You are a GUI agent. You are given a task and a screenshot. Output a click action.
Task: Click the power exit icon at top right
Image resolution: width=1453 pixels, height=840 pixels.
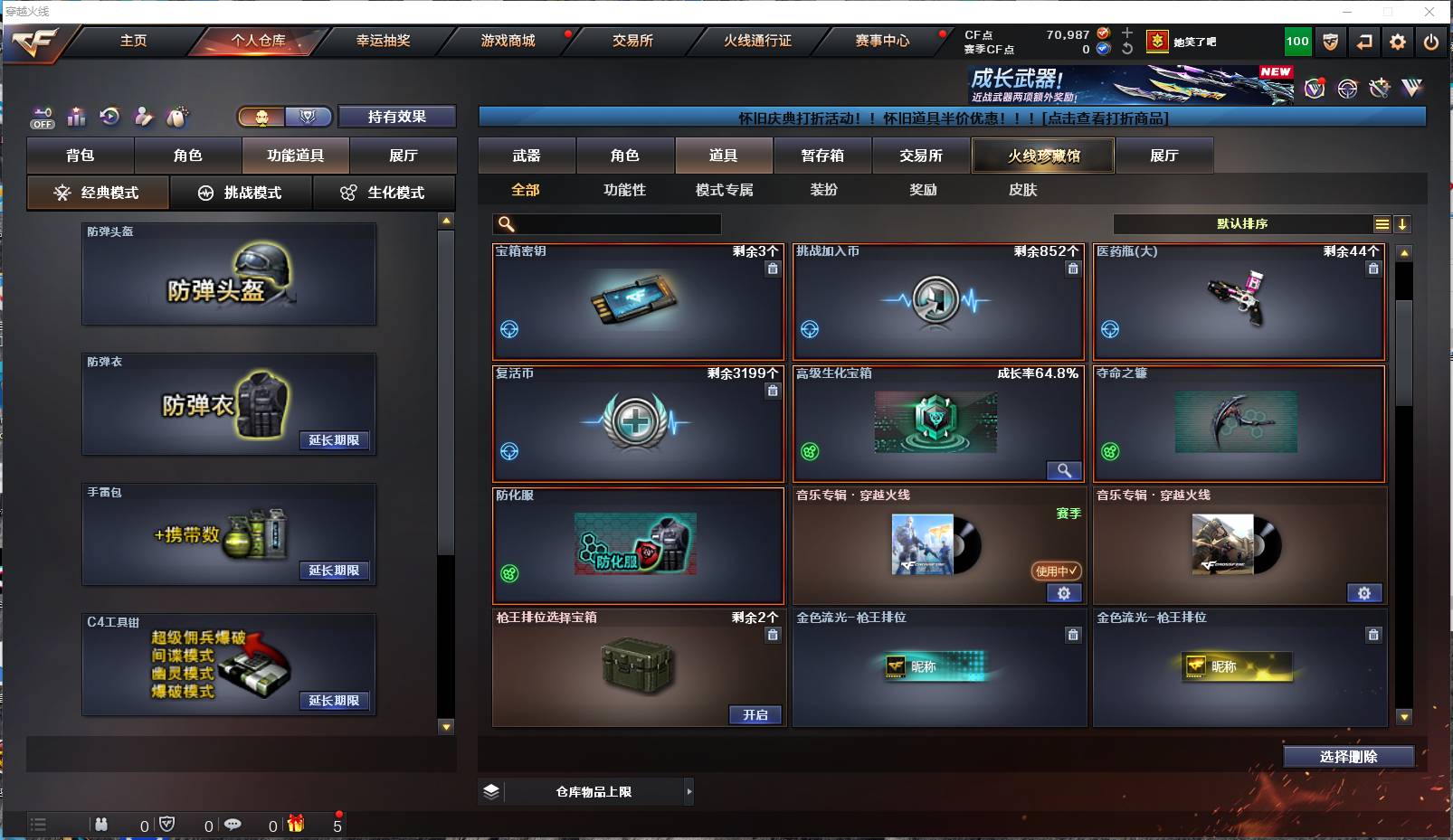click(1431, 42)
